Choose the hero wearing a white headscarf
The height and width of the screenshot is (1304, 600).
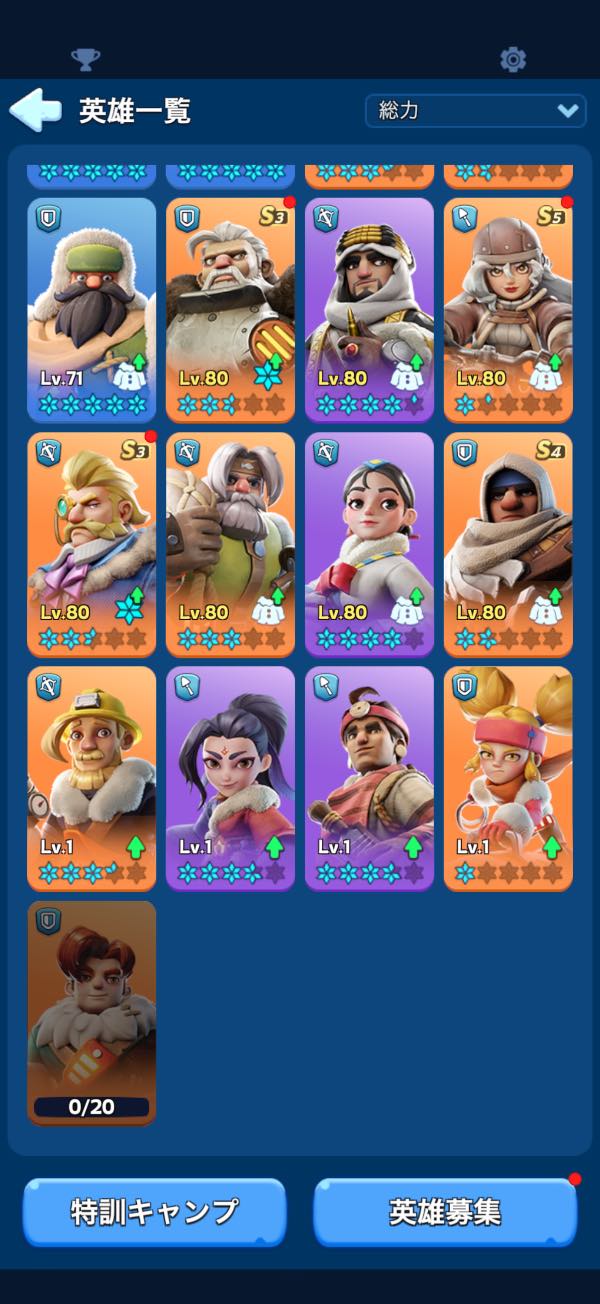[369, 310]
